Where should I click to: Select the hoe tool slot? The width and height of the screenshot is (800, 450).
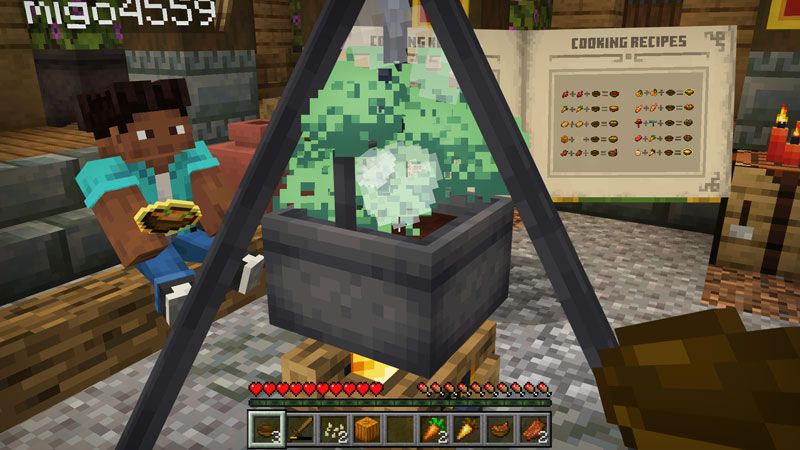click(299, 430)
